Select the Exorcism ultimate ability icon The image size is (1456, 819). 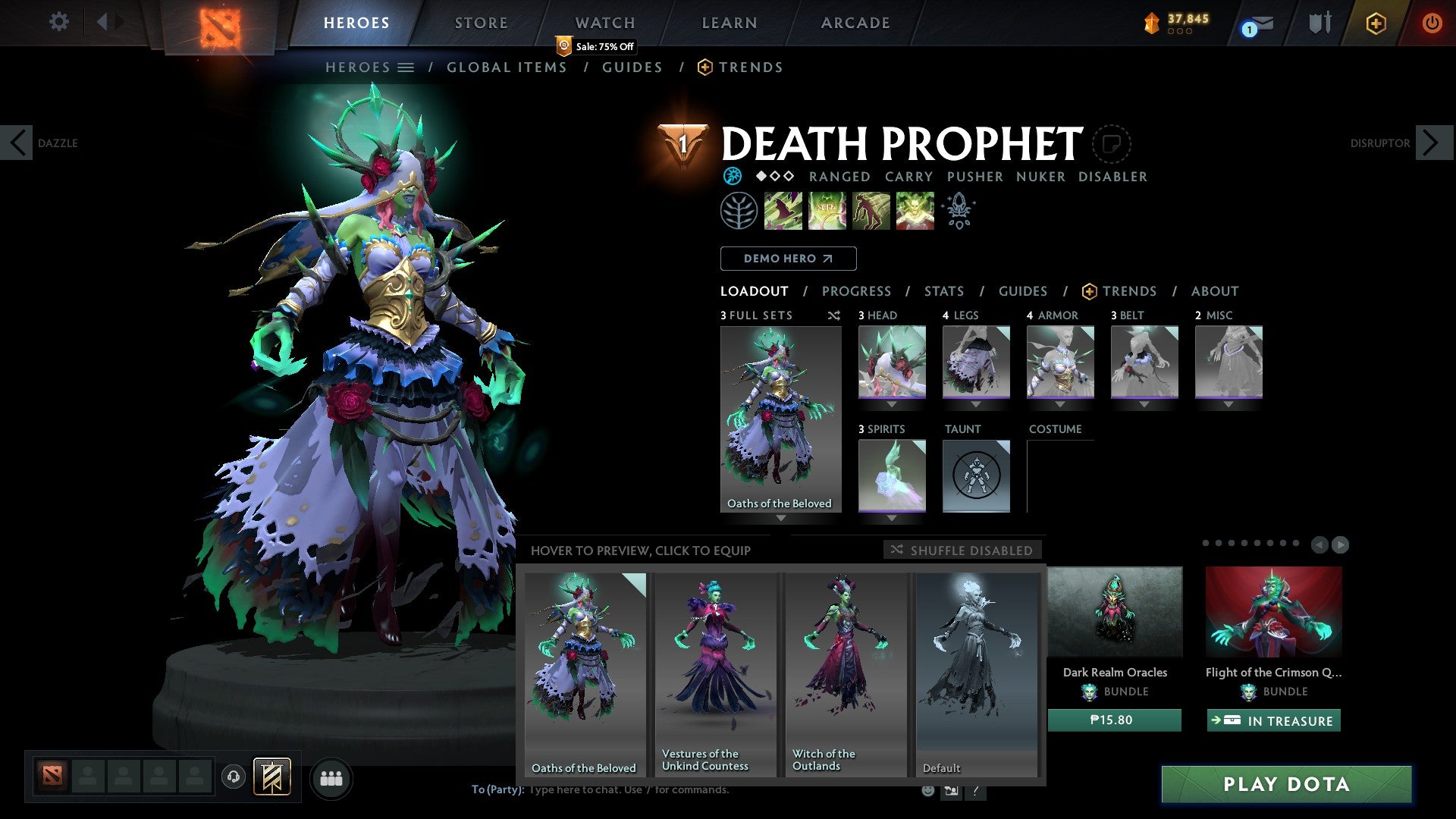[x=914, y=211]
